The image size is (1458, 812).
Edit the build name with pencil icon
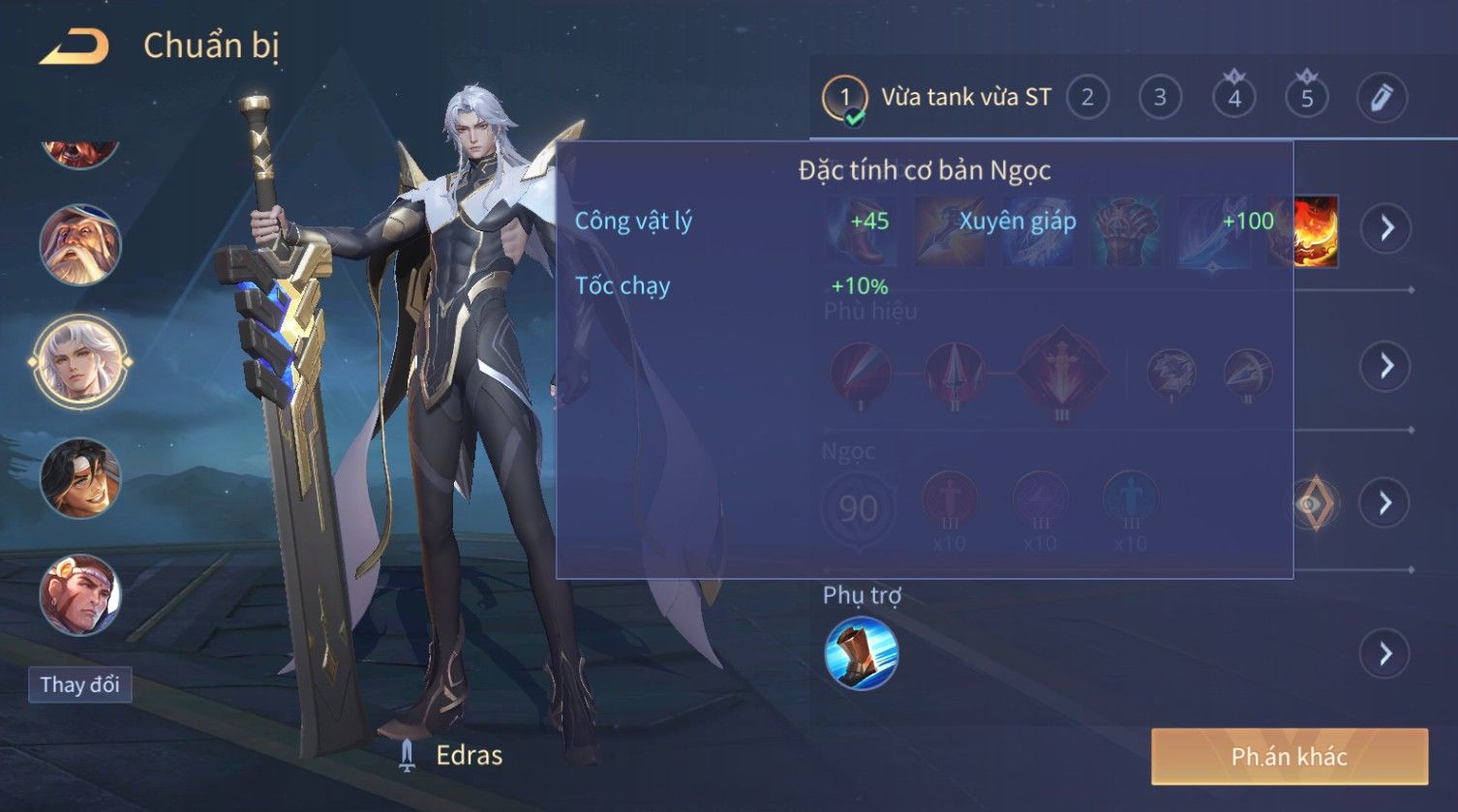pyautogui.click(x=1381, y=98)
